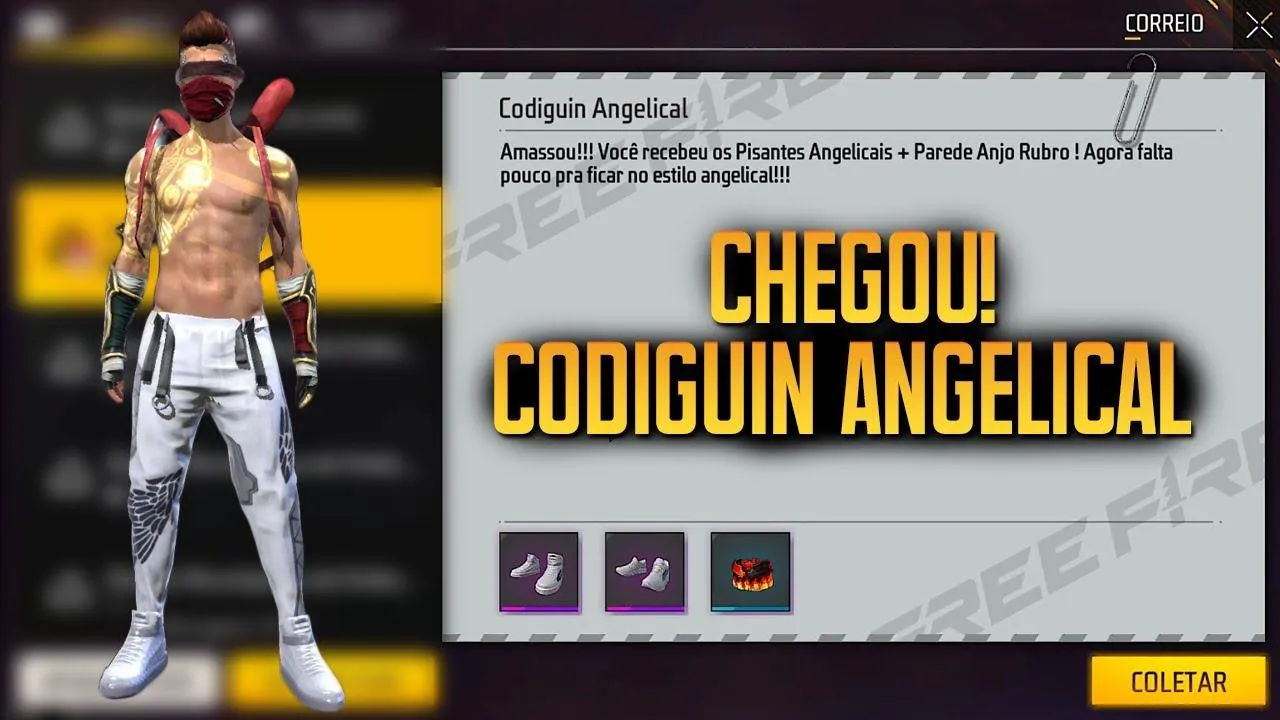Viewport: 1280px width, 720px height.
Task: Close the mail screen with the X
Action: 1258,25
